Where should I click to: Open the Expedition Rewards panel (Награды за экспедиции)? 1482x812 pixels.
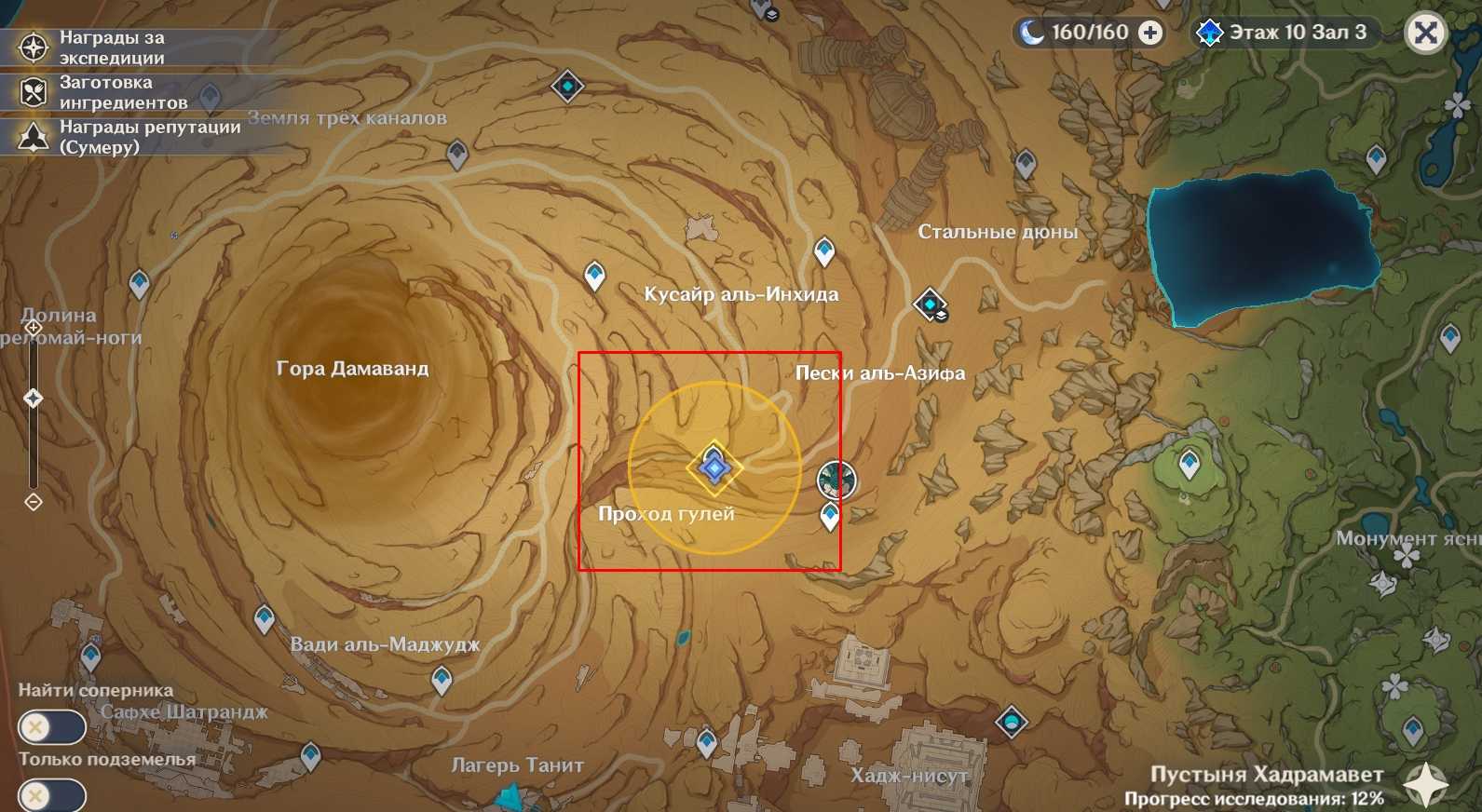click(34, 47)
